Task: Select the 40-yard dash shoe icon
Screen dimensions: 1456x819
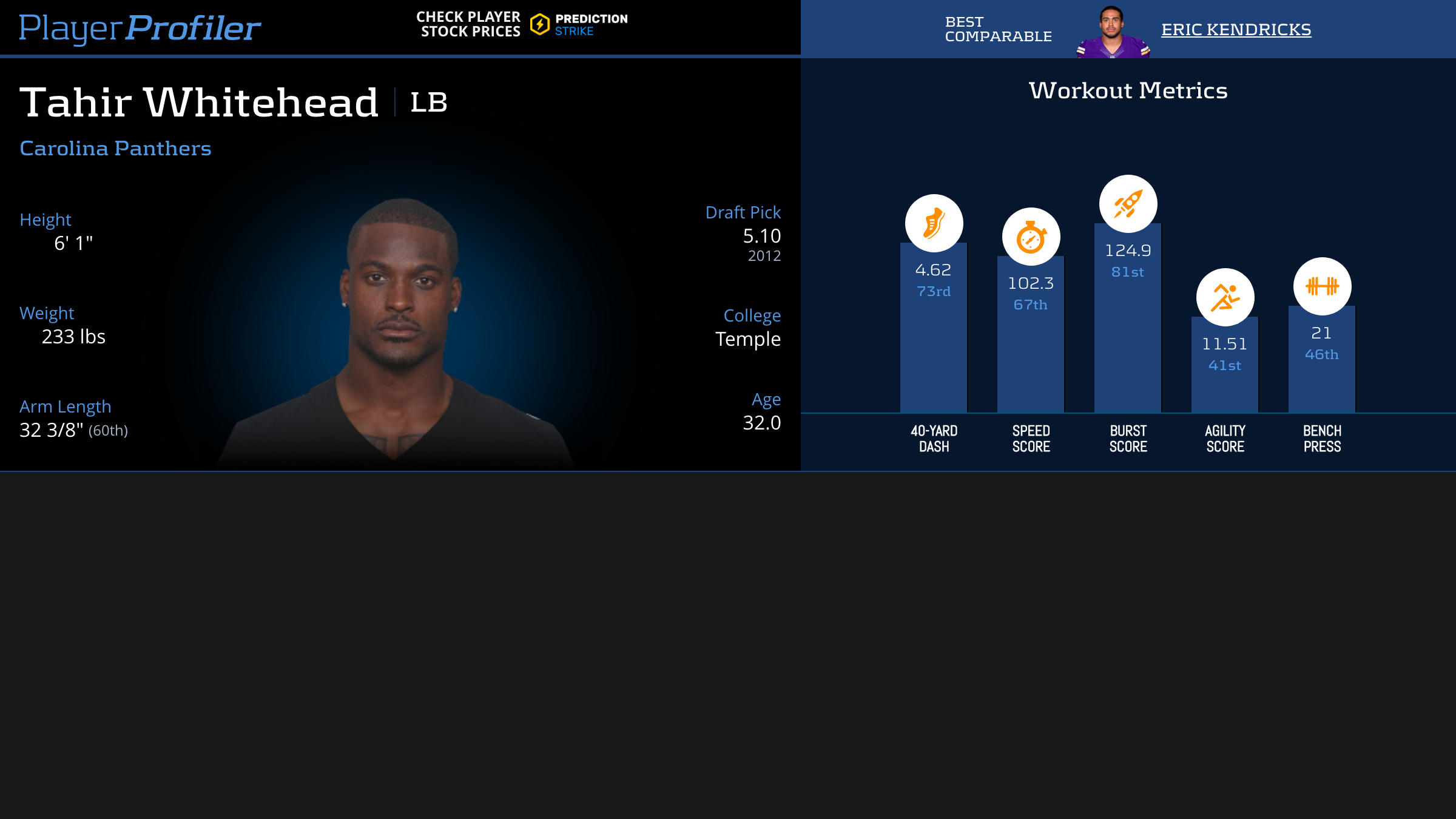Action: pyautogui.click(x=934, y=223)
